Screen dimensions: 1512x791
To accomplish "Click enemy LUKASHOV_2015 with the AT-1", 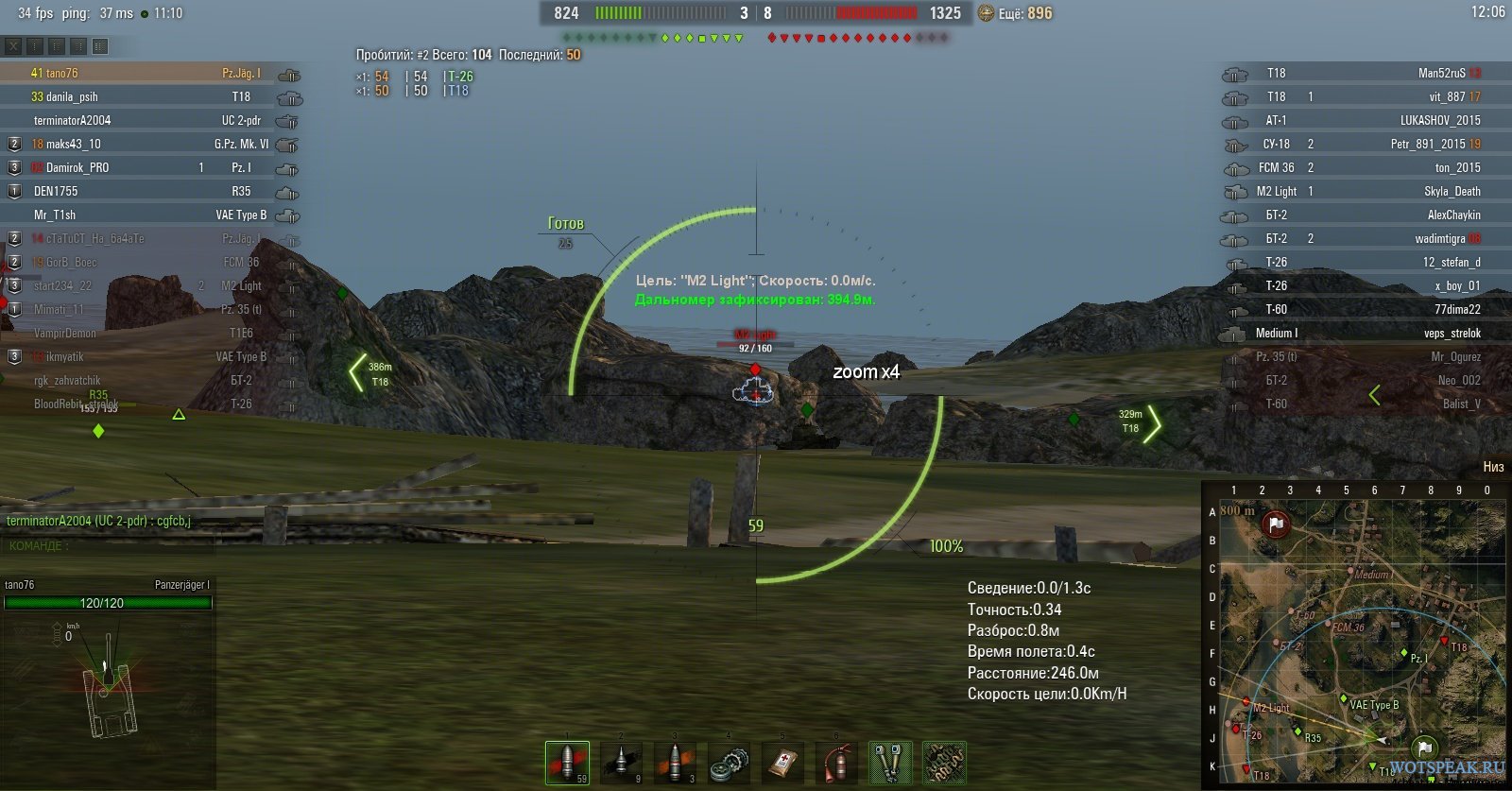I will click(1439, 120).
